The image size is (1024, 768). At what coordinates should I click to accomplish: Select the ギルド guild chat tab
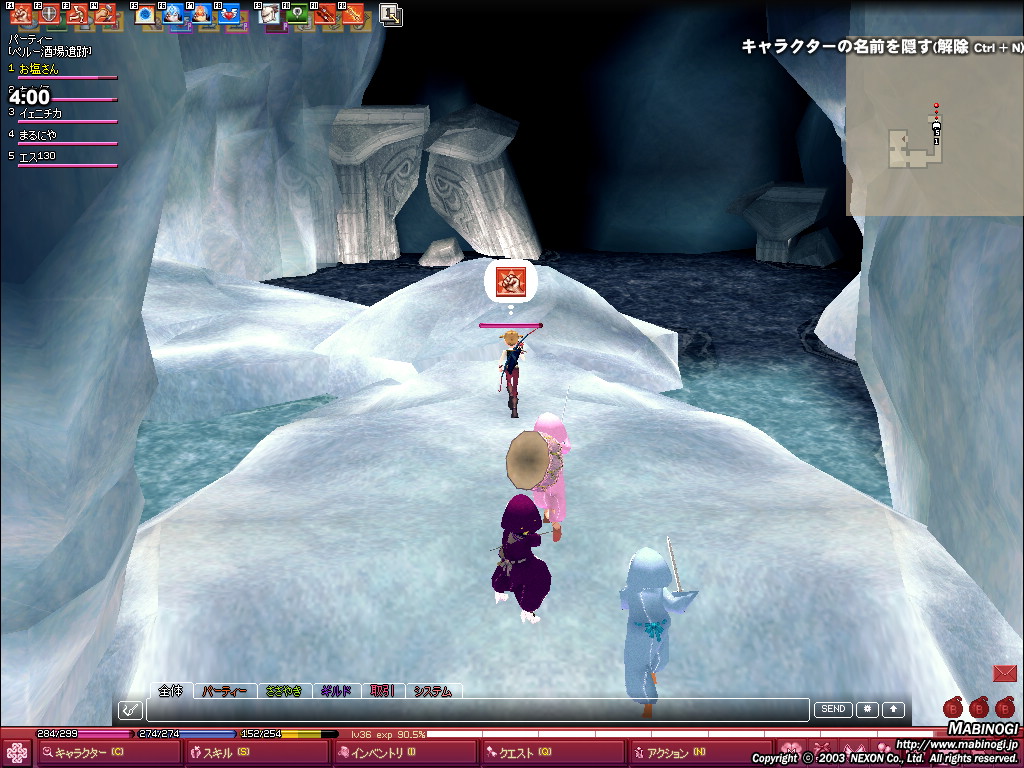[336, 691]
